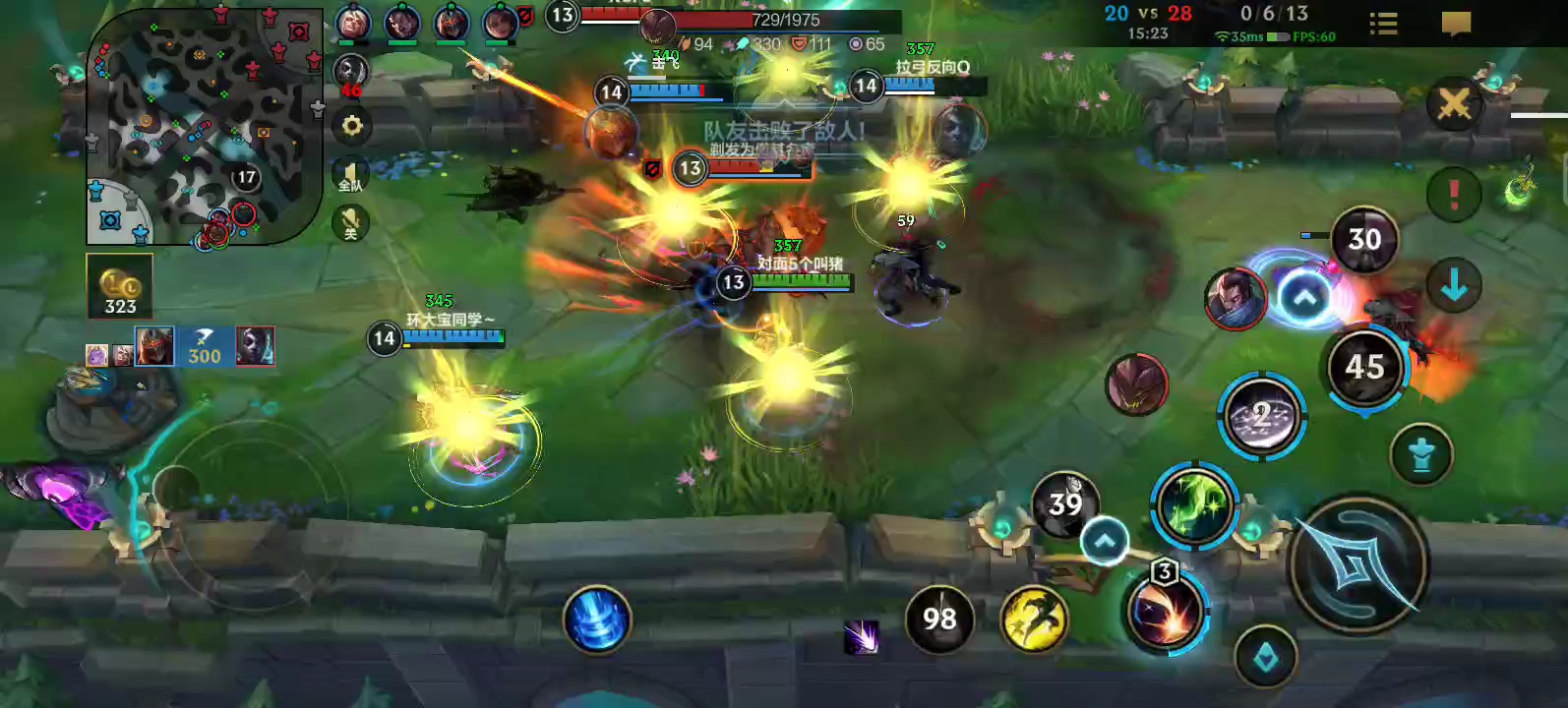Open the shop via the gold coins button
The width and height of the screenshot is (1568, 708).
(x=120, y=286)
